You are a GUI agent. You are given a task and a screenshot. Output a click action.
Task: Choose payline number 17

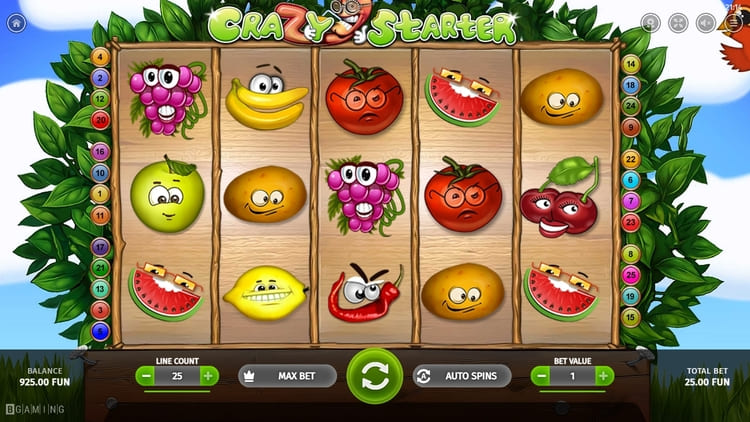click(100, 246)
